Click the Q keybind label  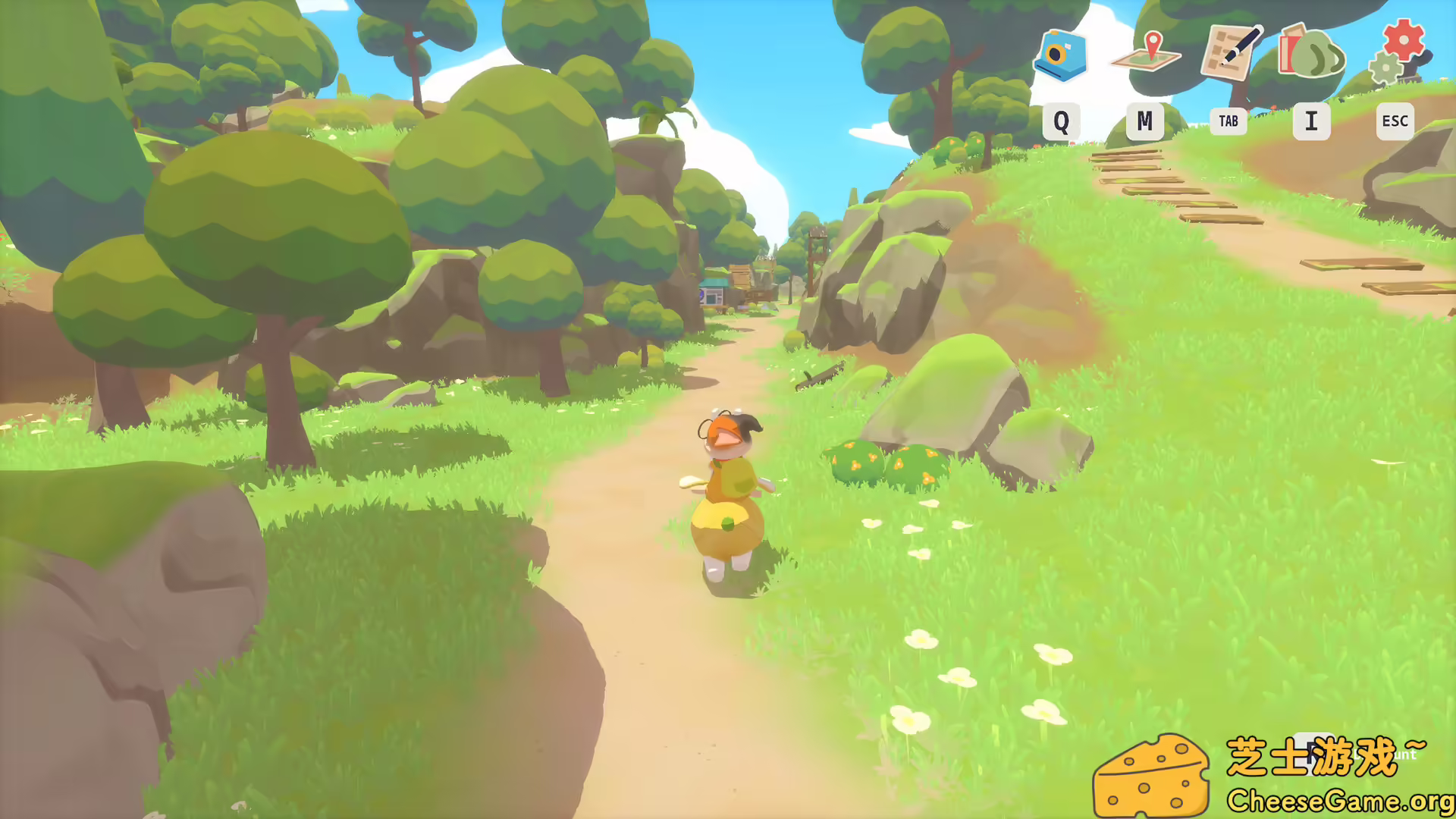[1062, 121]
